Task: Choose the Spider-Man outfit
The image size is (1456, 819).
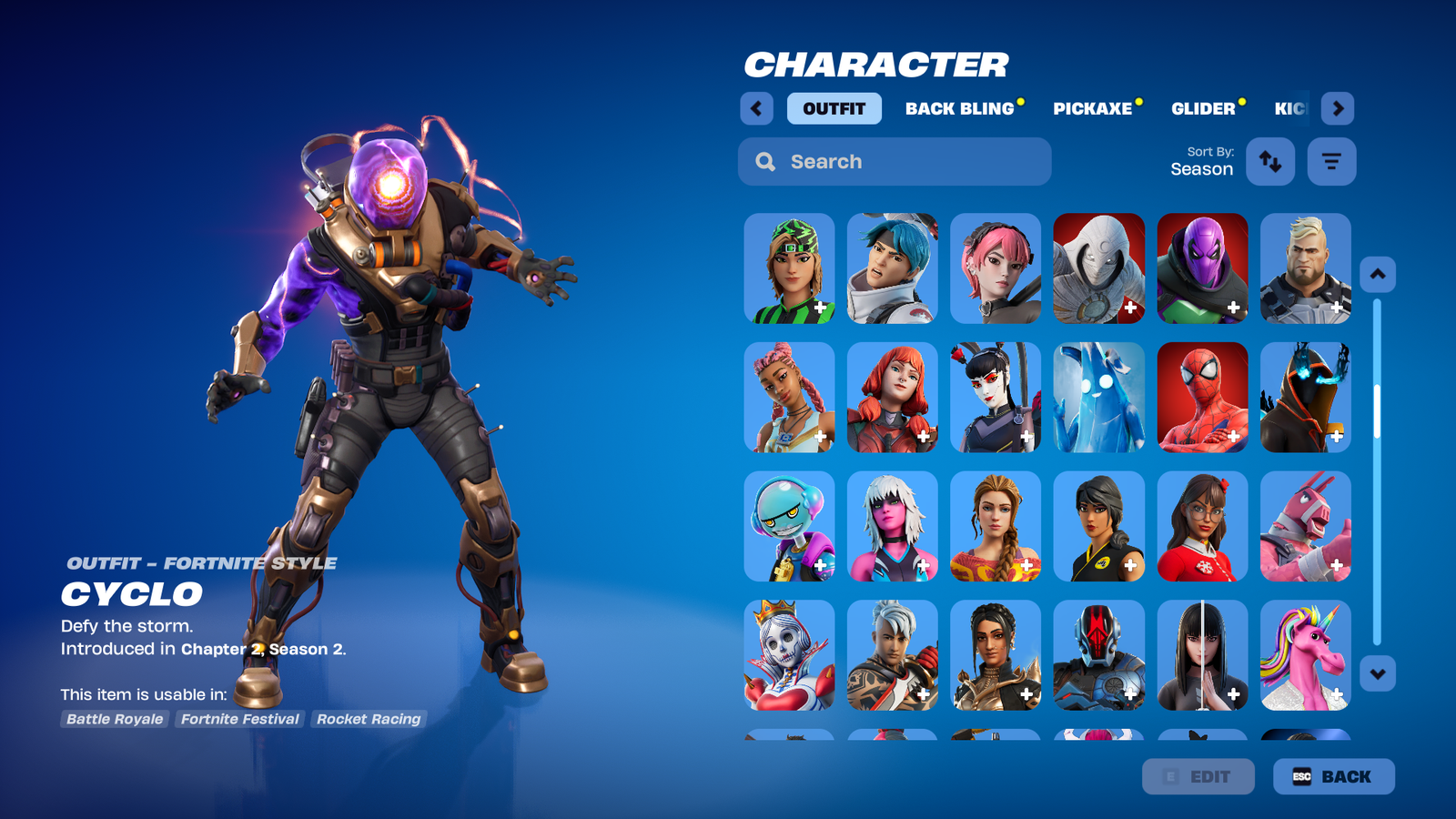Action: tap(1202, 398)
